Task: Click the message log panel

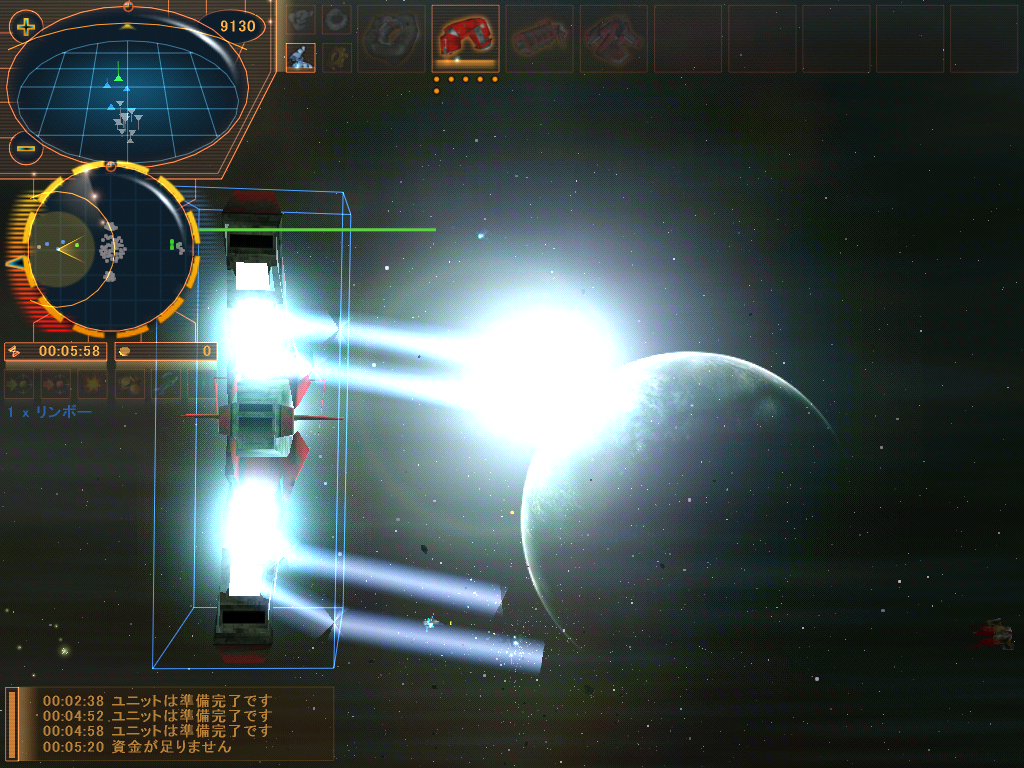Action: tap(170, 723)
